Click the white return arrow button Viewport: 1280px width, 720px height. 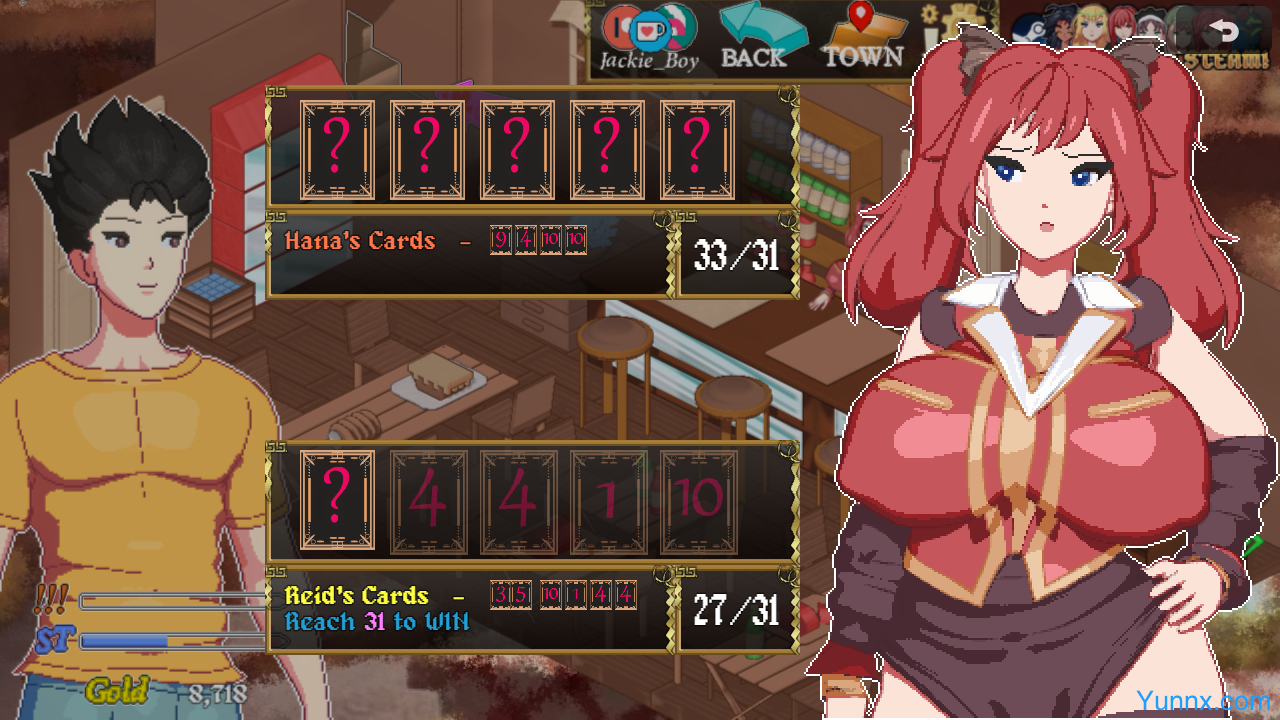pyautogui.click(x=1222, y=31)
